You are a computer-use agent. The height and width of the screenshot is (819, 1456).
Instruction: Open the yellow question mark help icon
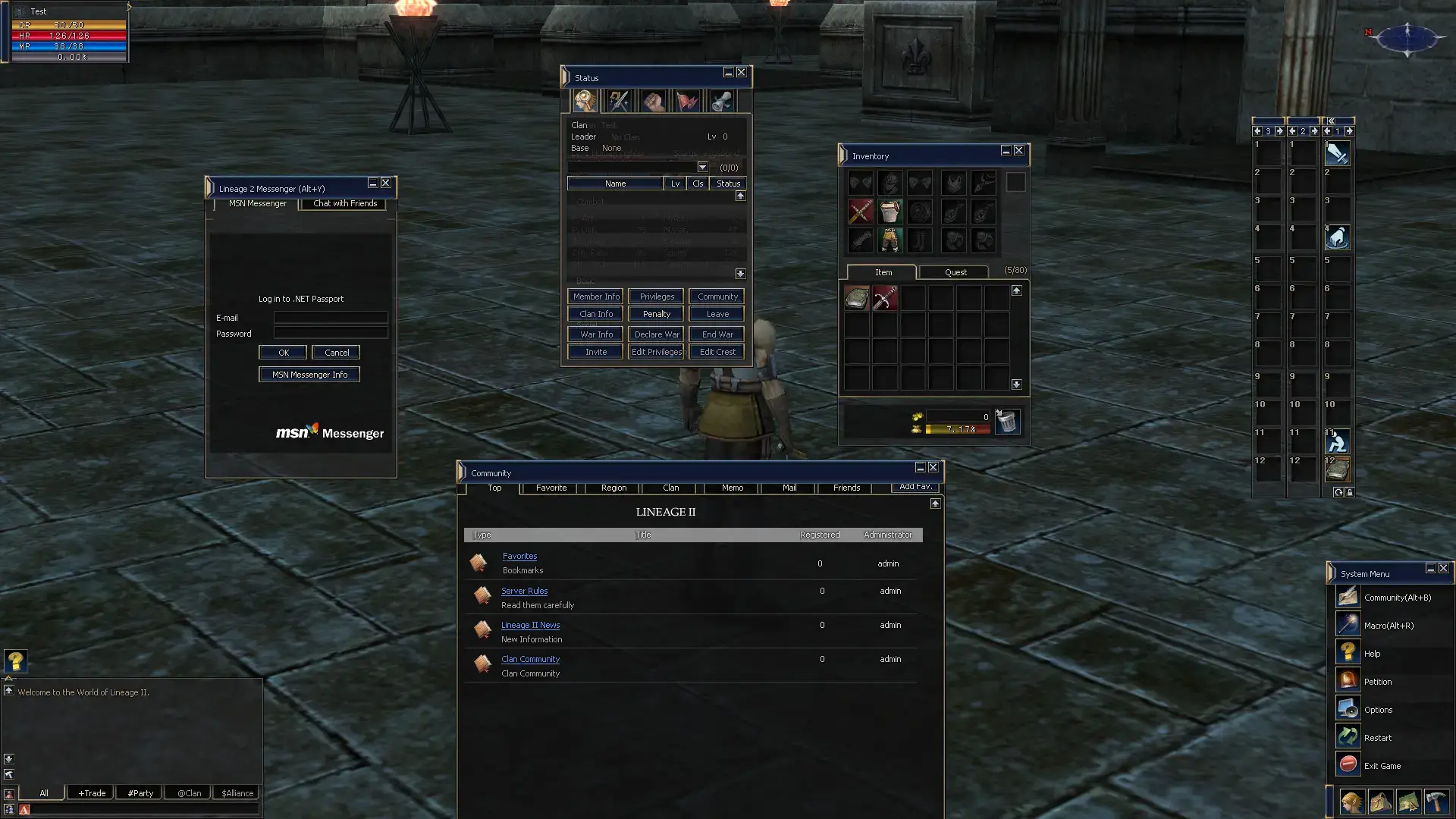coord(15,661)
